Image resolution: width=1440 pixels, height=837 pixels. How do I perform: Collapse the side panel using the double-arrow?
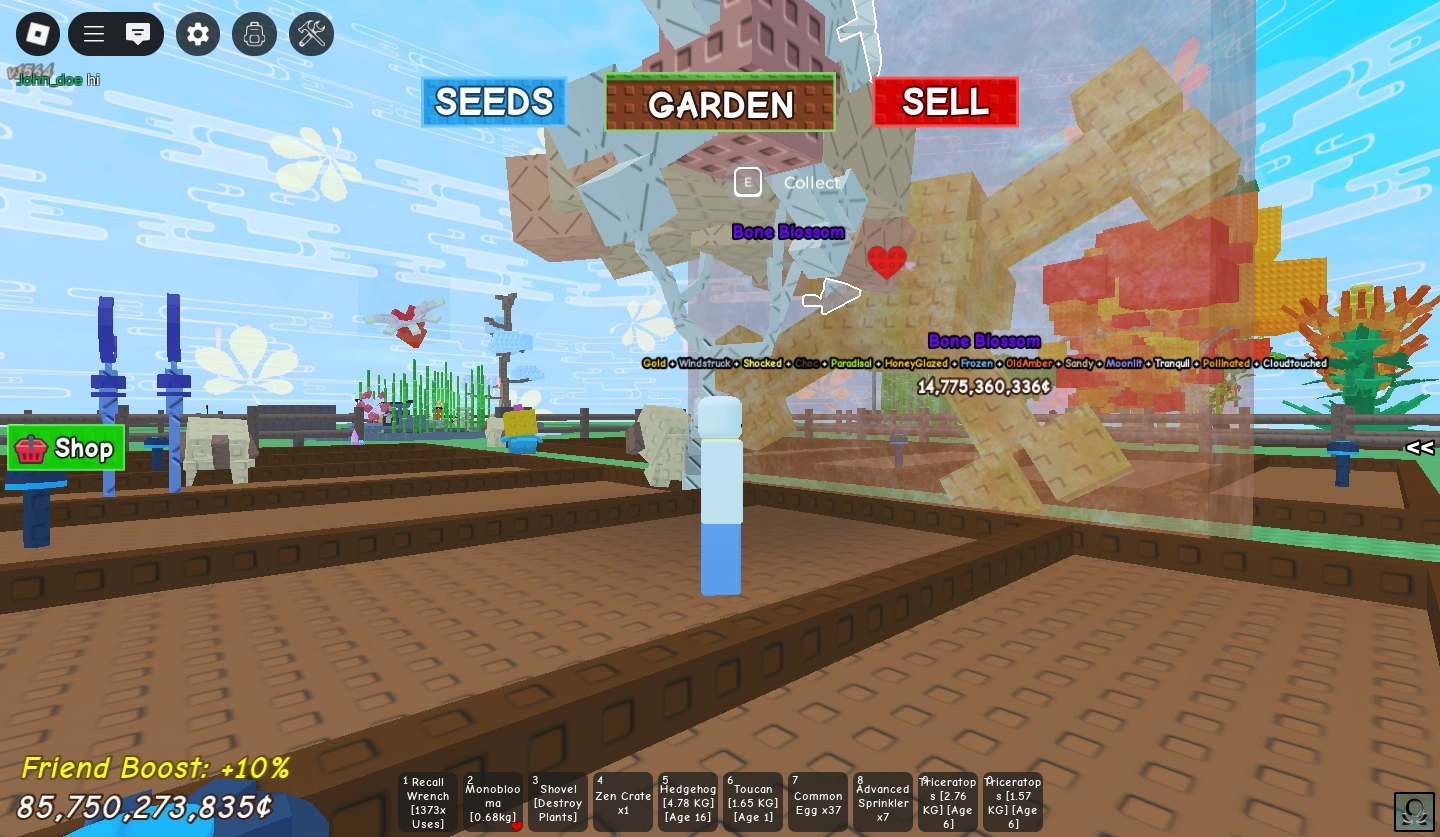[1419, 448]
